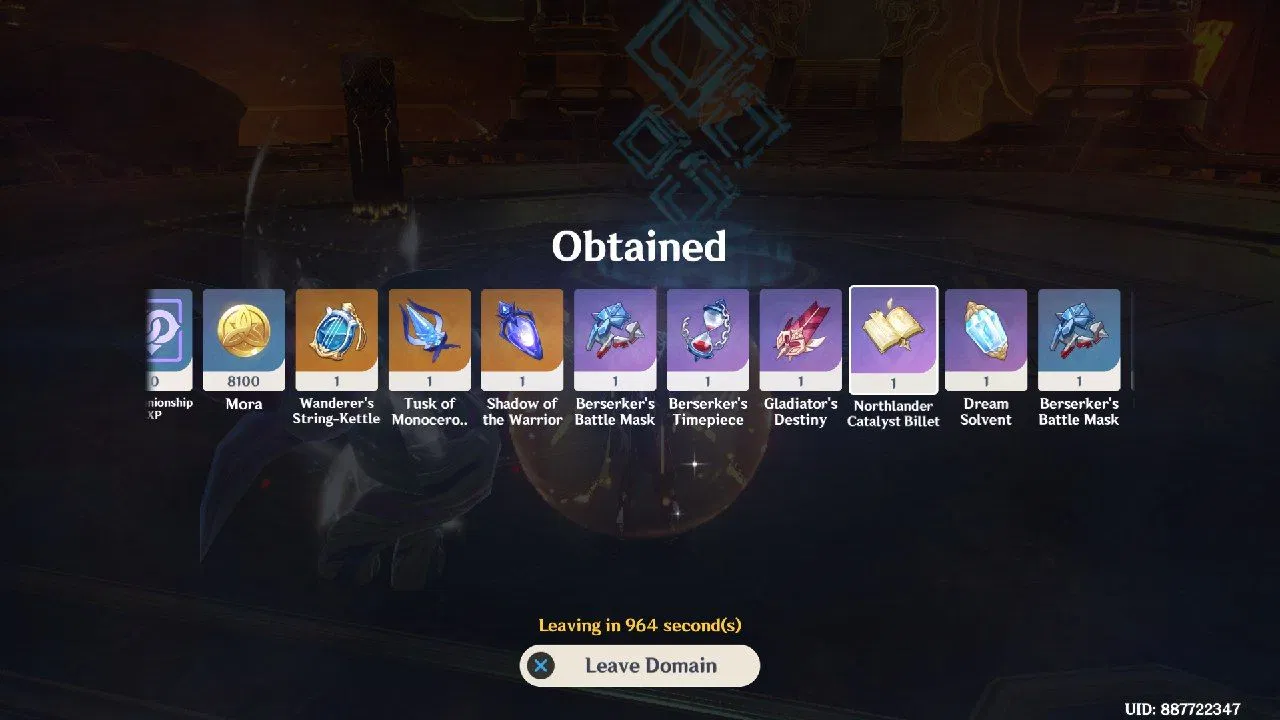1280x720 pixels.
Task: Click the Leaving countdown timer text
Action: coord(639,625)
